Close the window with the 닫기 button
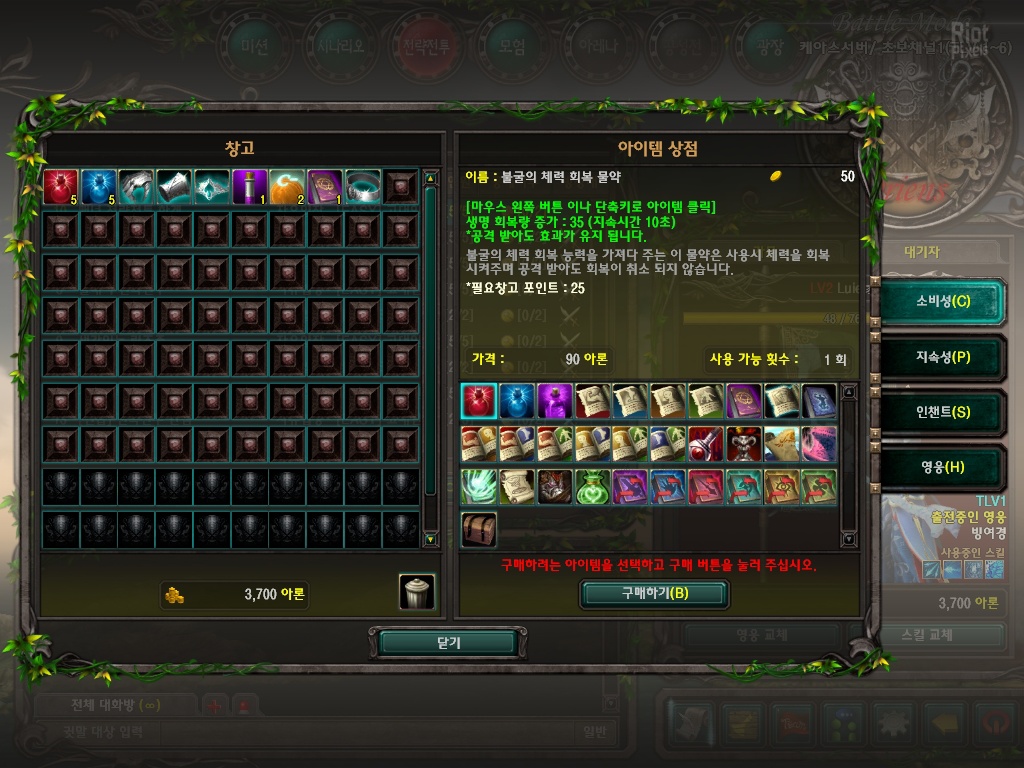The image size is (1024, 768). (x=447, y=643)
